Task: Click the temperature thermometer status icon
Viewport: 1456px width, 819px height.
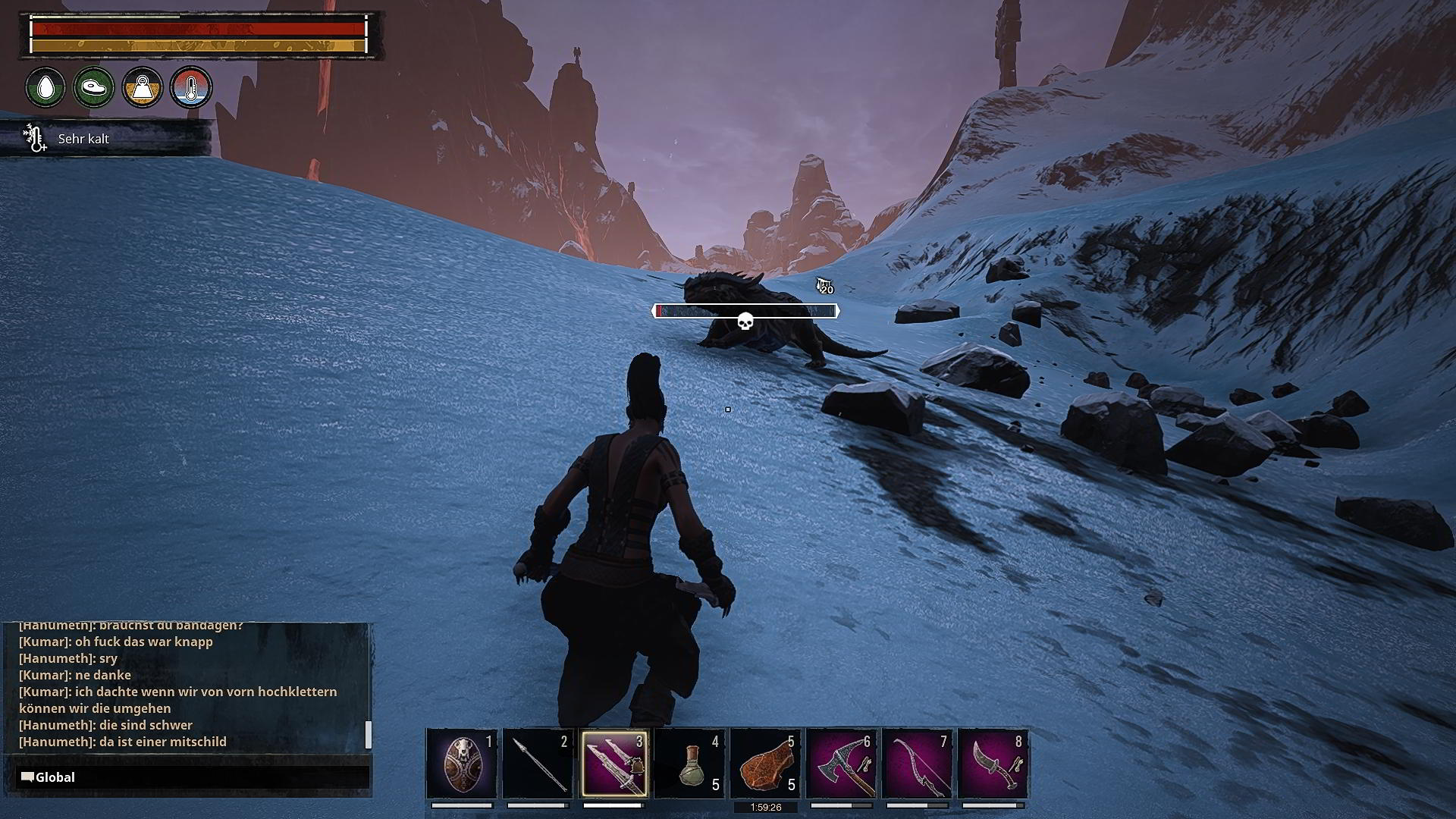Action: click(191, 87)
